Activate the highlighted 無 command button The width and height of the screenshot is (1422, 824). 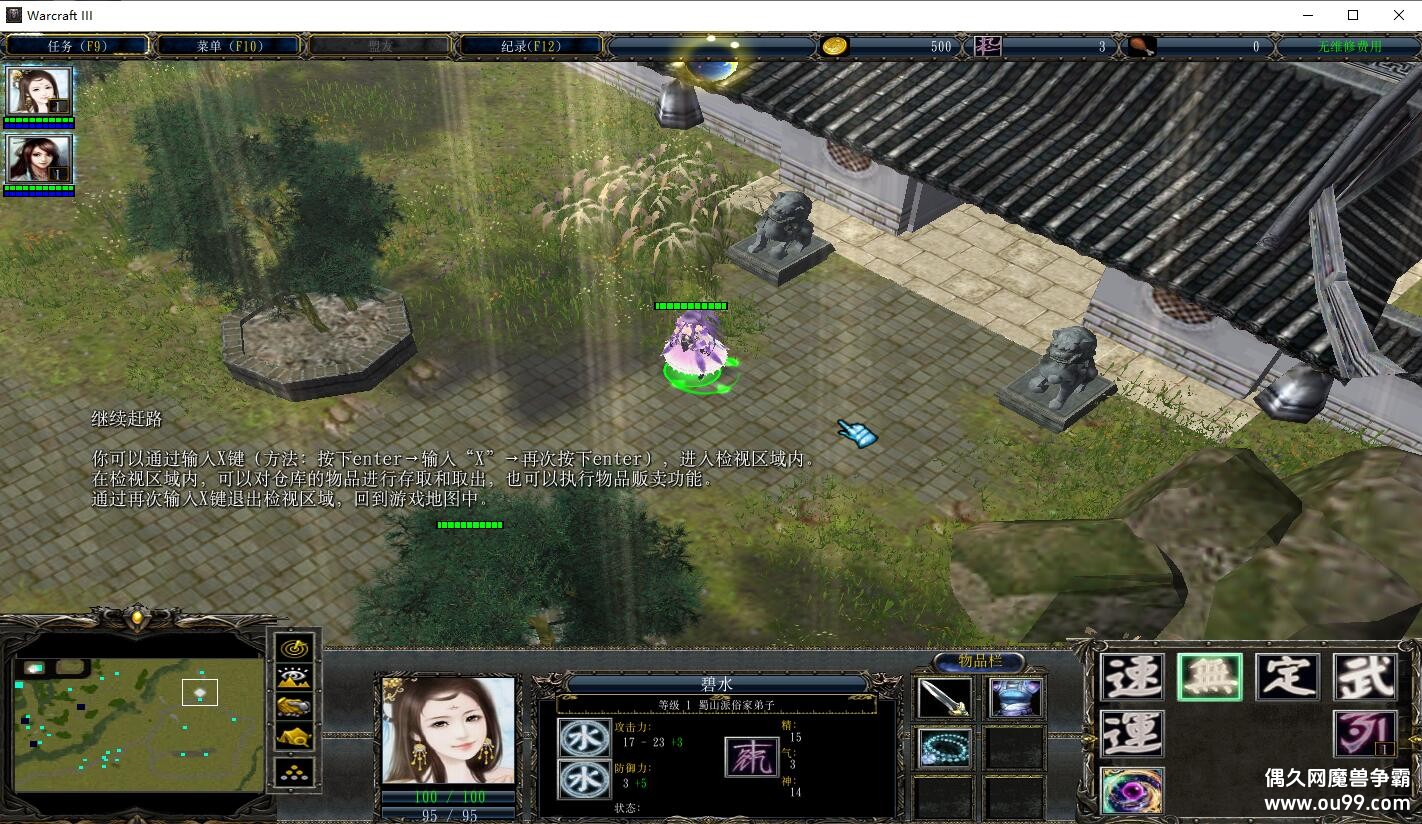click(x=1210, y=677)
